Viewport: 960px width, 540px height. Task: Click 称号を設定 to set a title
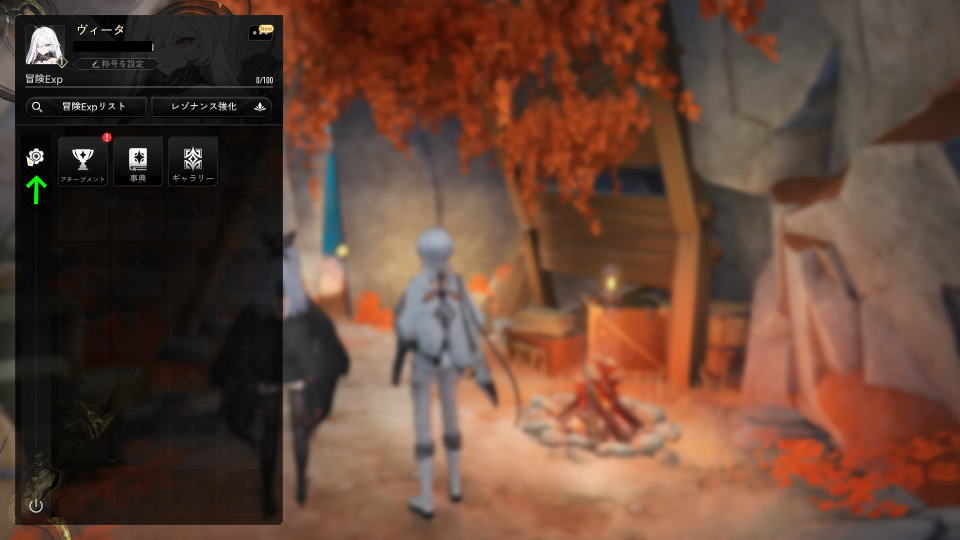pyautogui.click(x=117, y=64)
